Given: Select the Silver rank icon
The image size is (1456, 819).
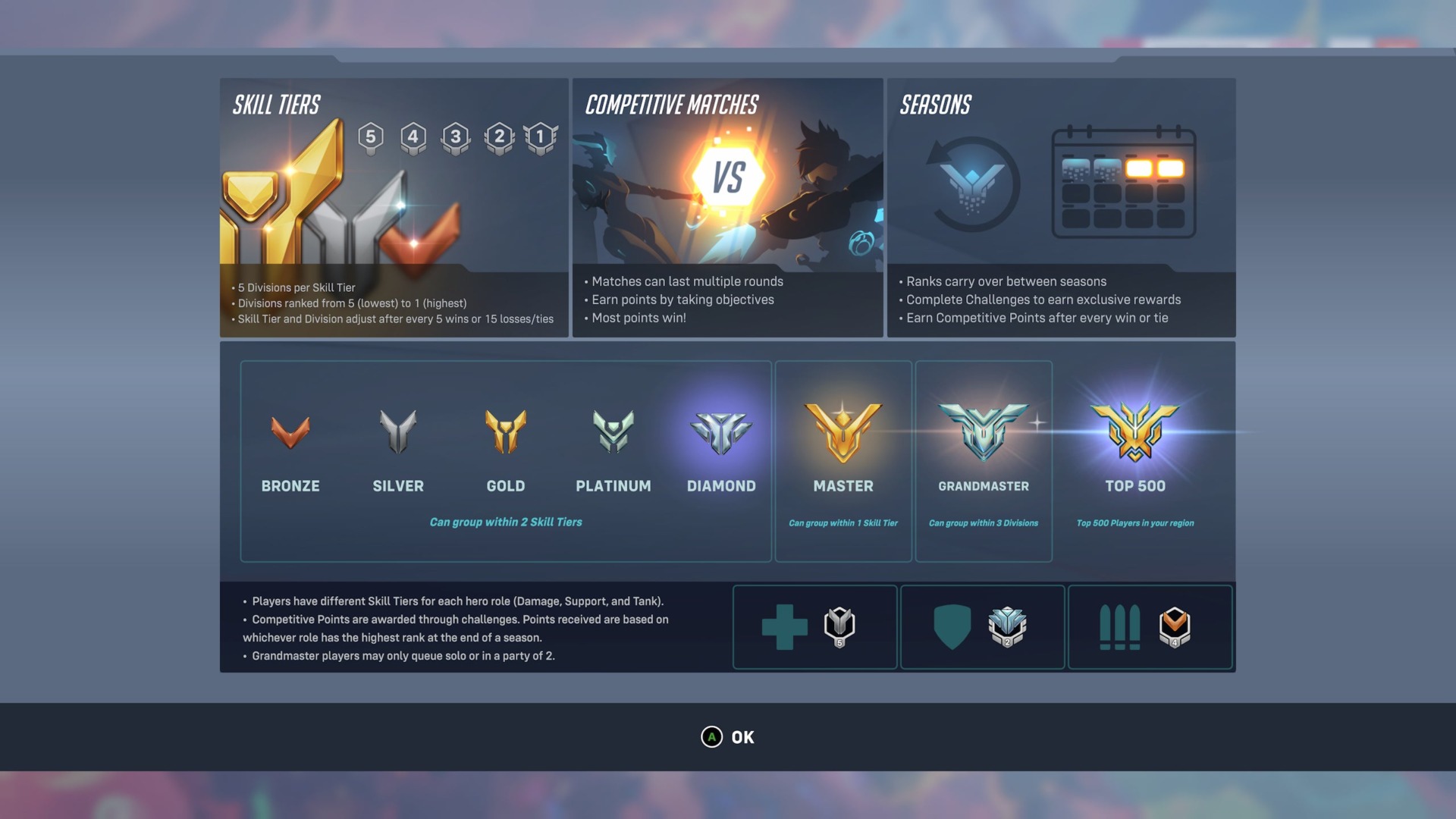Looking at the screenshot, I should (398, 432).
